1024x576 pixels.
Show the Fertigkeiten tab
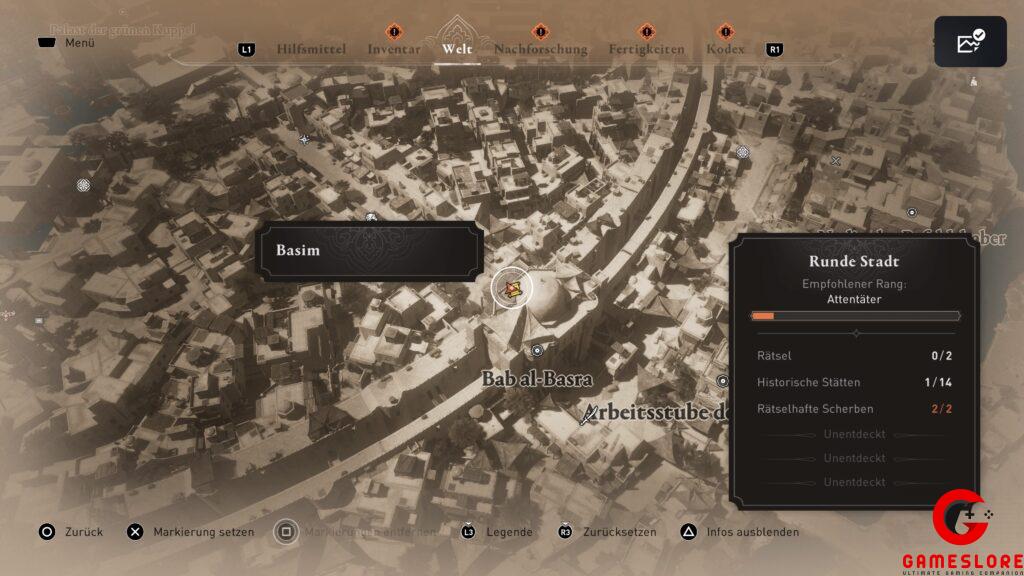click(646, 49)
